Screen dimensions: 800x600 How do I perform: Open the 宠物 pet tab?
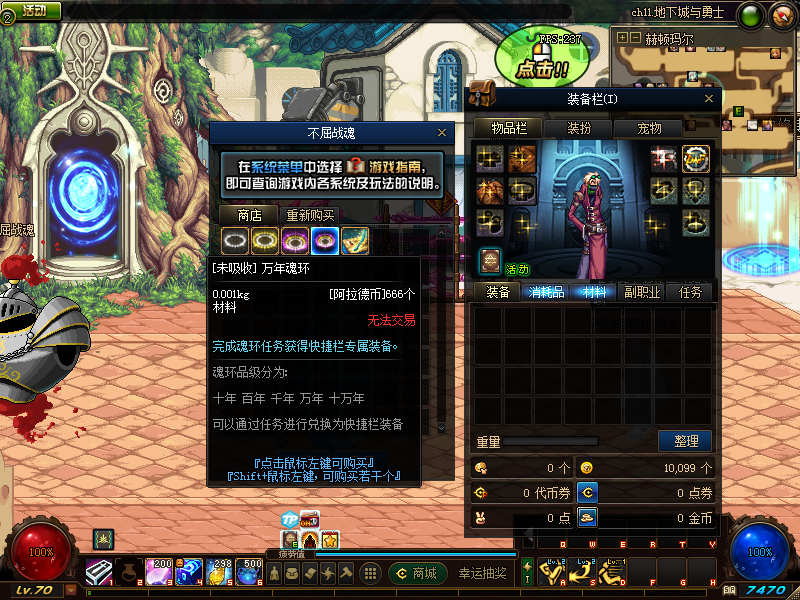tap(650, 129)
